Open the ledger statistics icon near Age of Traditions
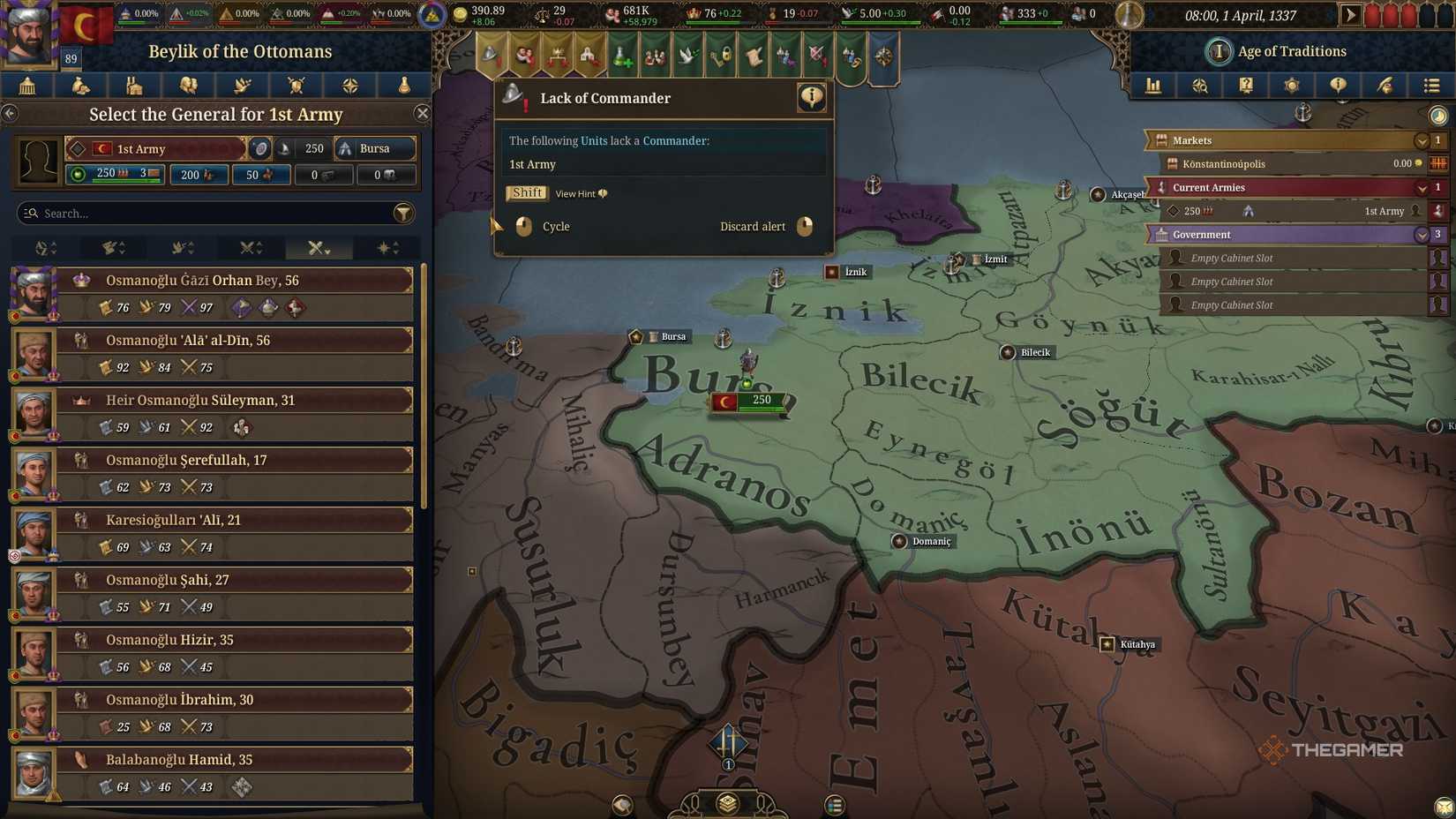 coord(1152,86)
